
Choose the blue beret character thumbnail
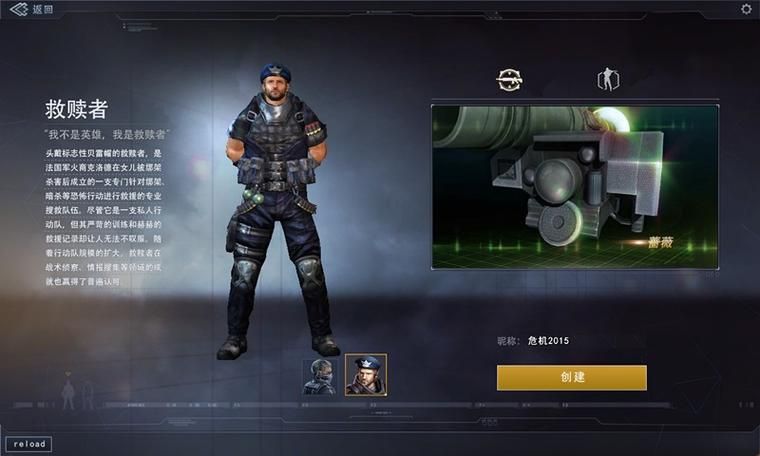coord(365,375)
